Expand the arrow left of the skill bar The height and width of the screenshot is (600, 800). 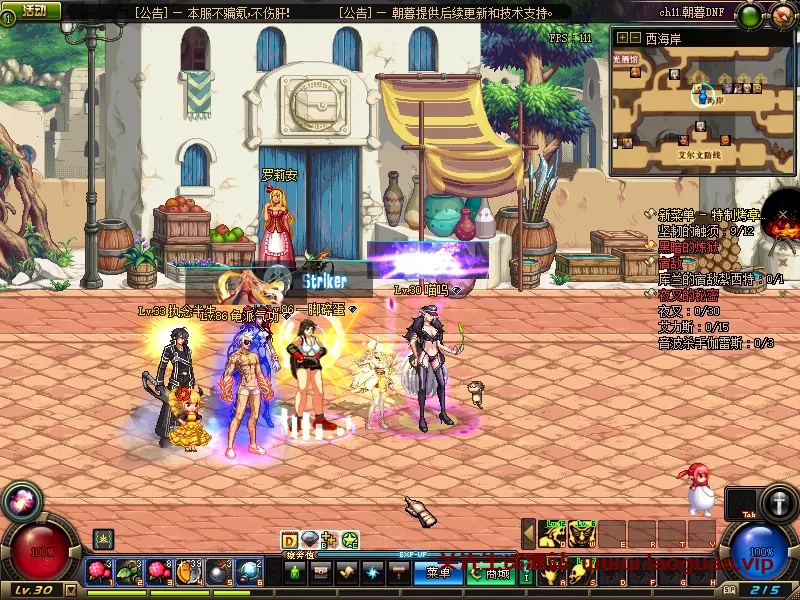point(529,534)
